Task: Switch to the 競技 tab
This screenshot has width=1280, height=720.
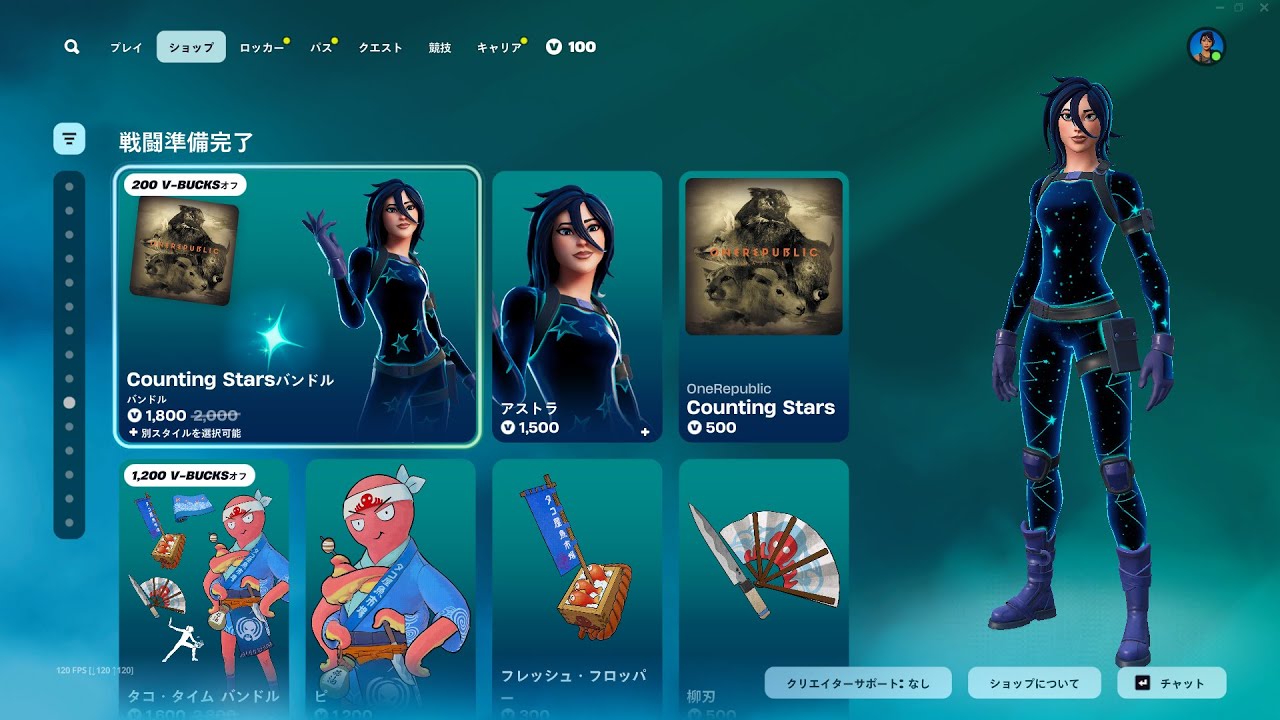Action: tap(440, 47)
